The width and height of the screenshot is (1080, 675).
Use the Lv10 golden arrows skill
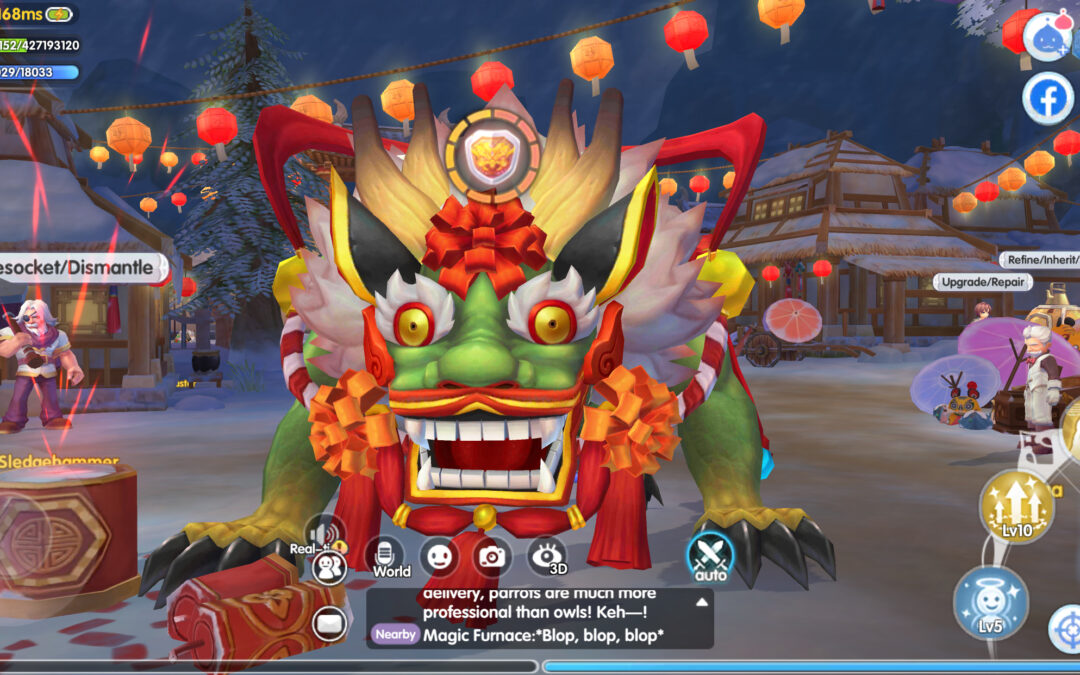[x=1016, y=506]
